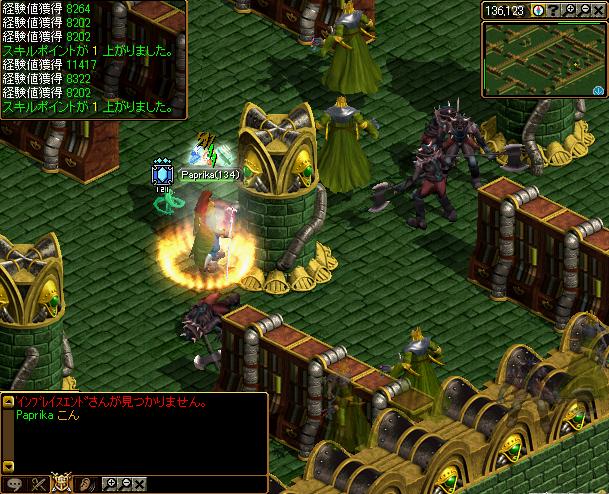Close the chat window
Image resolution: width=609 pixels, height=494 pixels.
(140, 484)
